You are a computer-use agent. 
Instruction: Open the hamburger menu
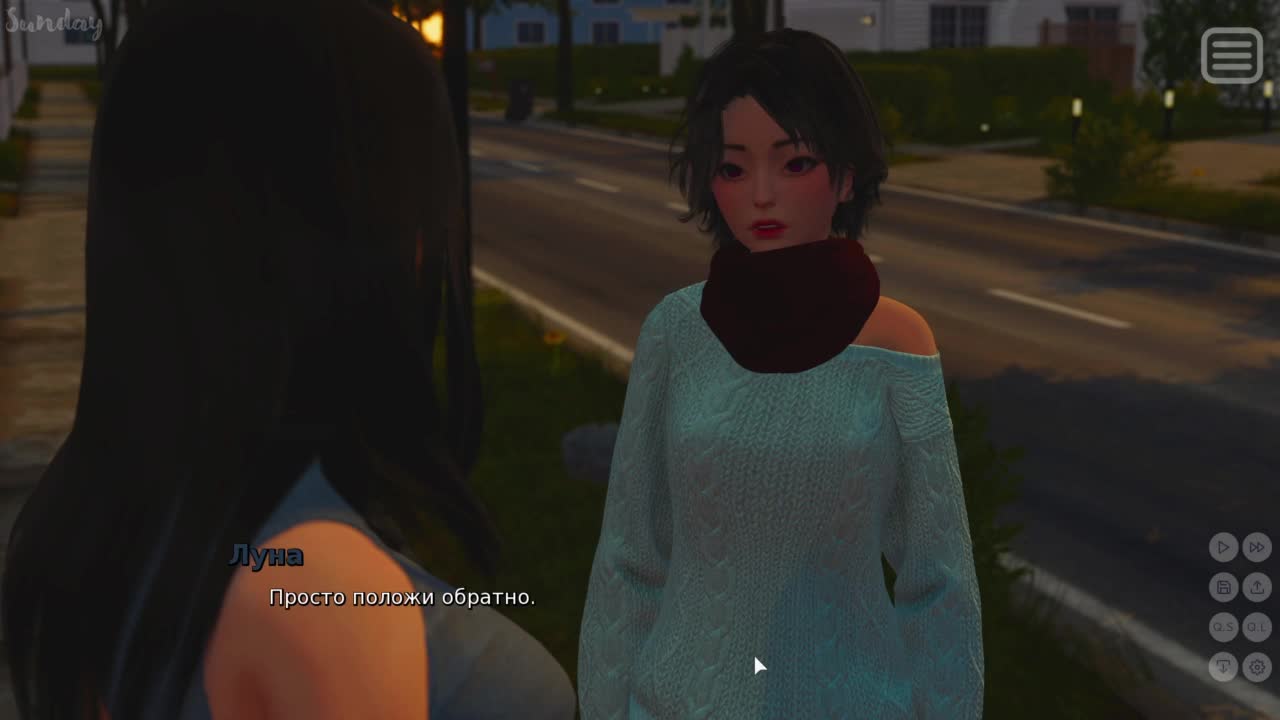click(x=1231, y=55)
